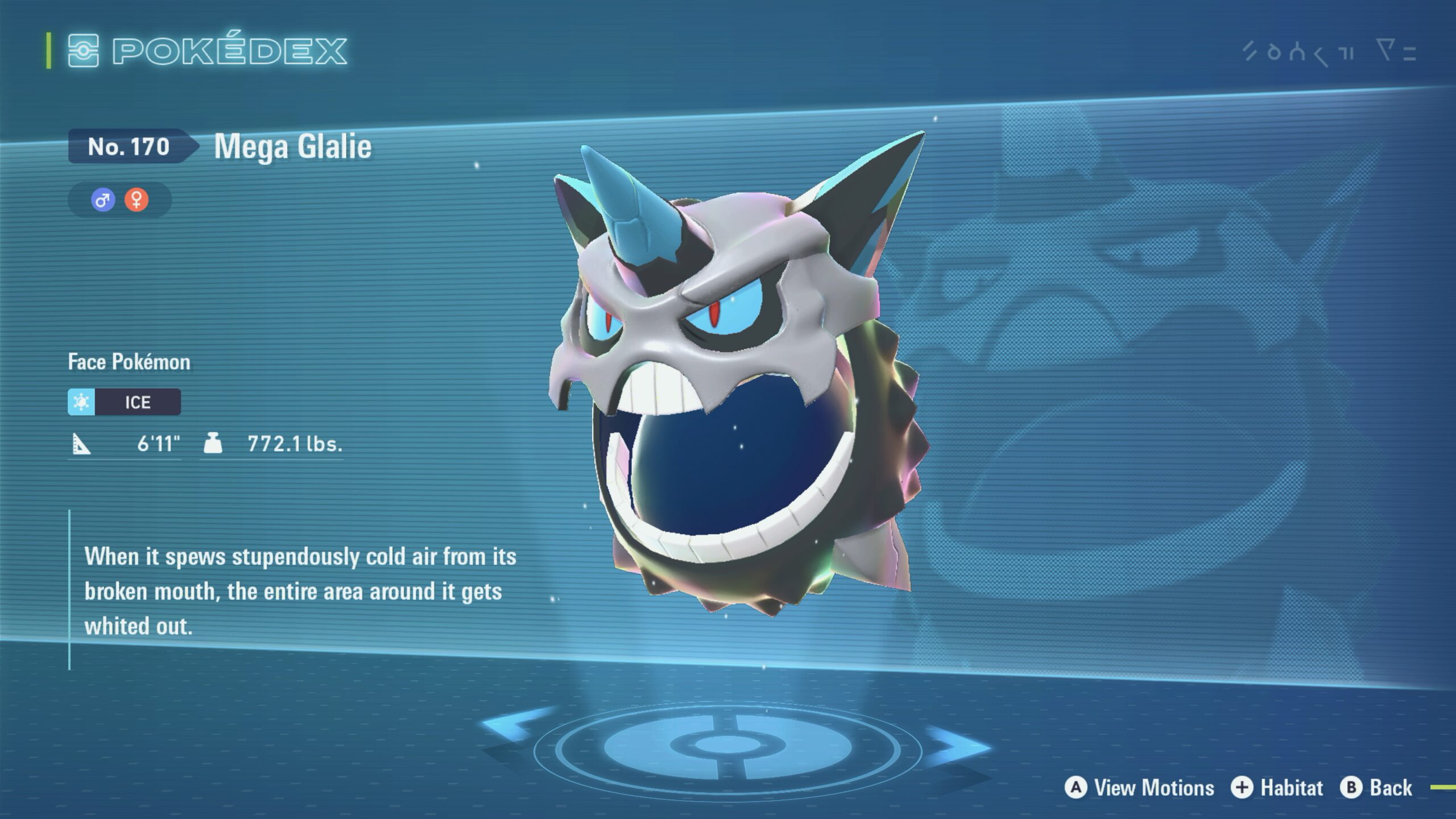Select the red female gender icon
The height and width of the screenshot is (819, 1456).
pyautogui.click(x=136, y=200)
